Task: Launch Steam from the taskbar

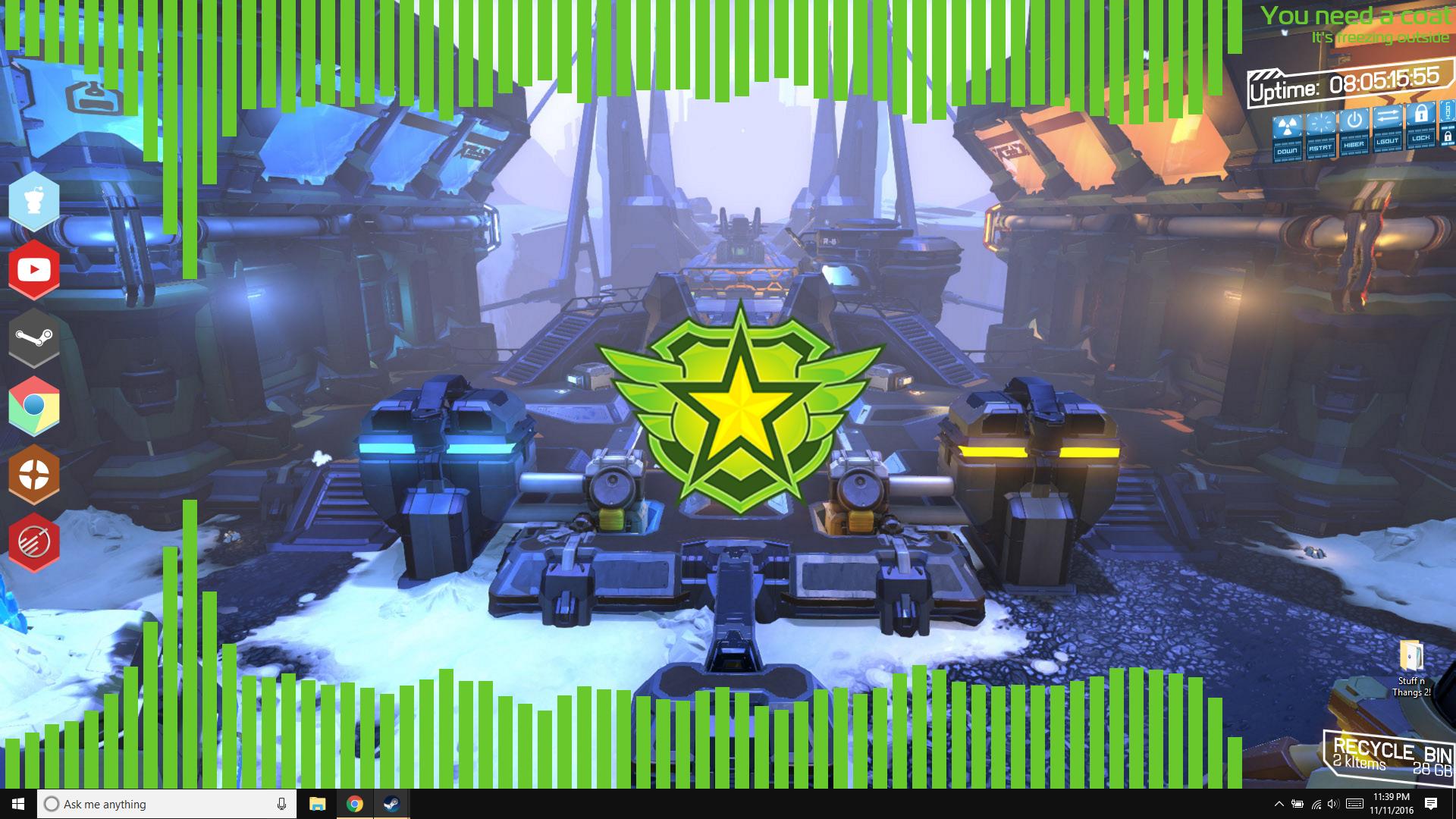Action: tap(394, 804)
